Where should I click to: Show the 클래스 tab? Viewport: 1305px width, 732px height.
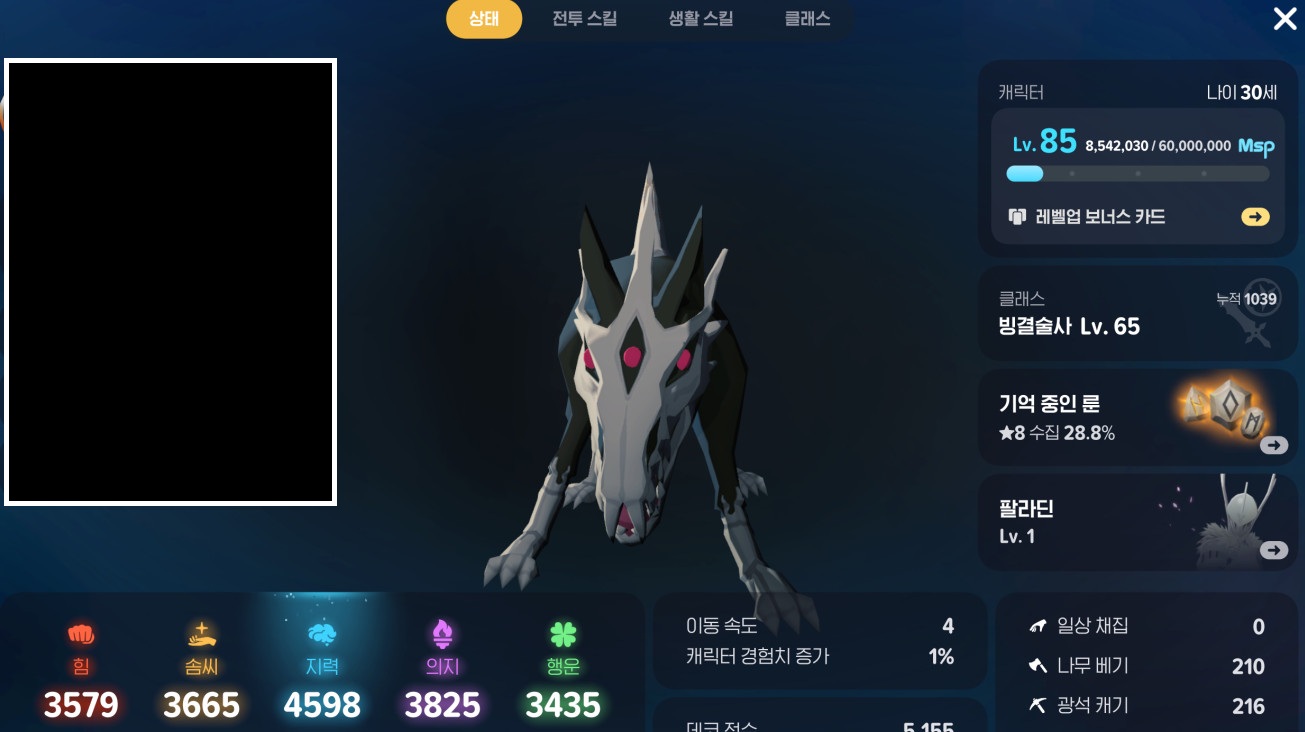click(807, 19)
